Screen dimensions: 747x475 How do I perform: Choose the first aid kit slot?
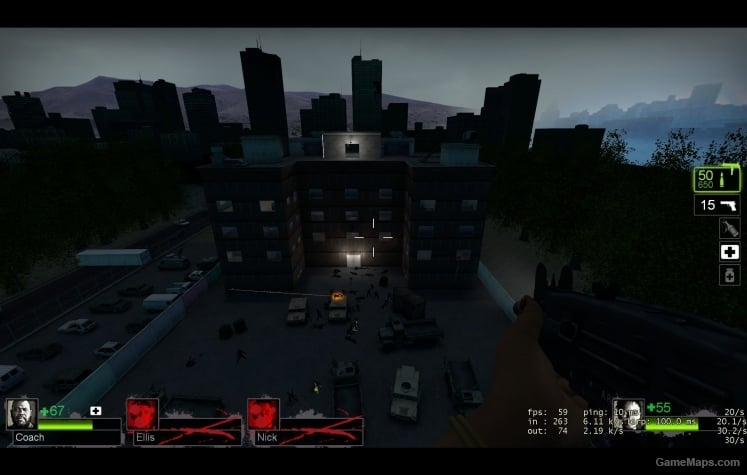tap(729, 251)
